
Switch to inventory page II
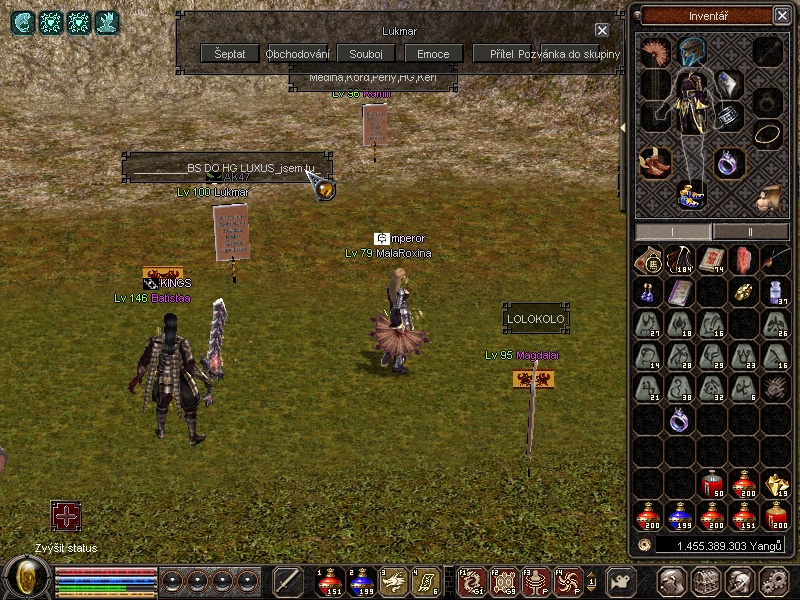(750, 231)
